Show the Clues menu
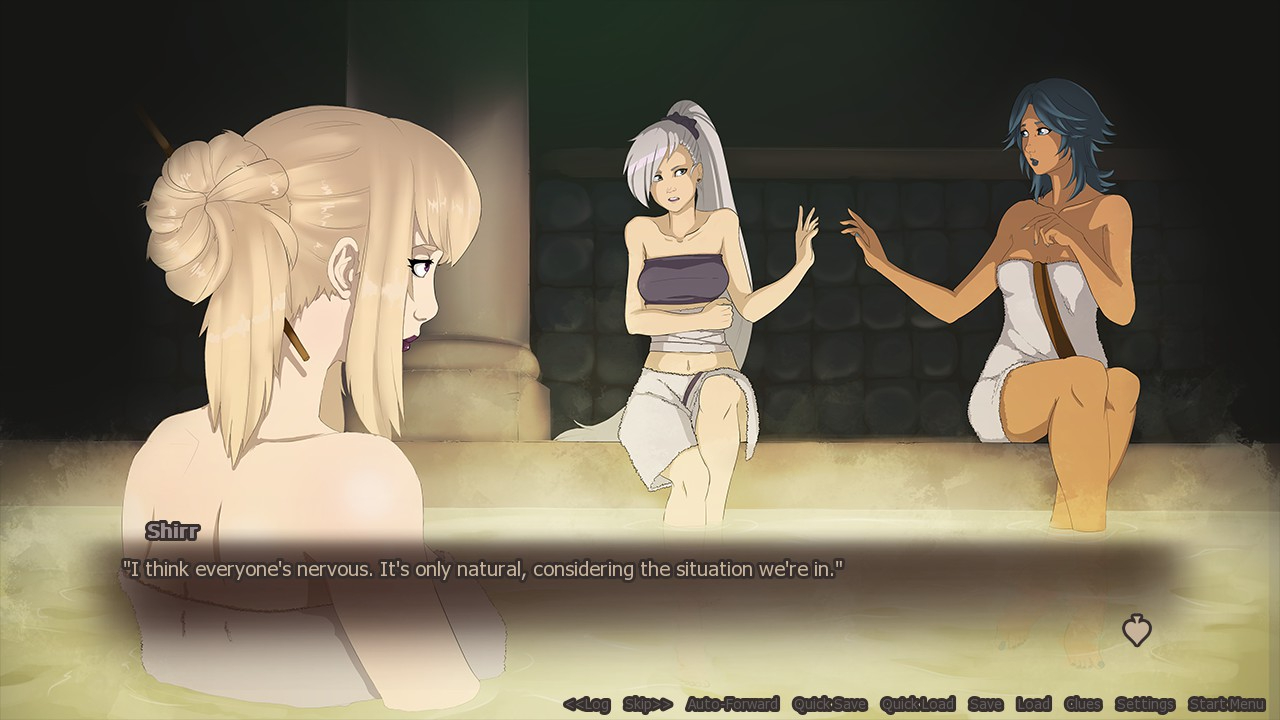The width and height of the screenshot is (1280, 720). point(1083,704)
